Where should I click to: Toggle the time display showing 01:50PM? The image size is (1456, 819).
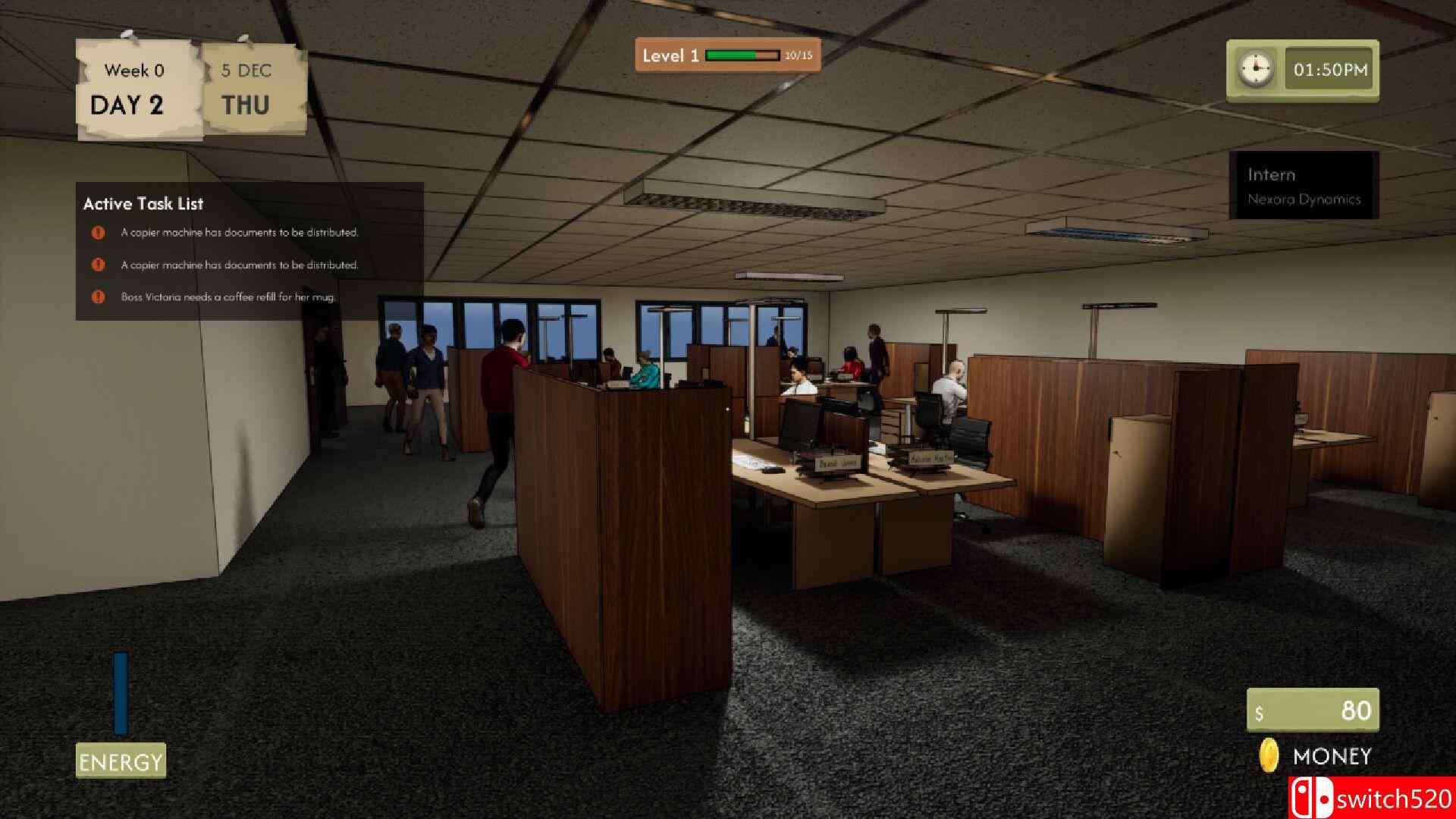1331,70
